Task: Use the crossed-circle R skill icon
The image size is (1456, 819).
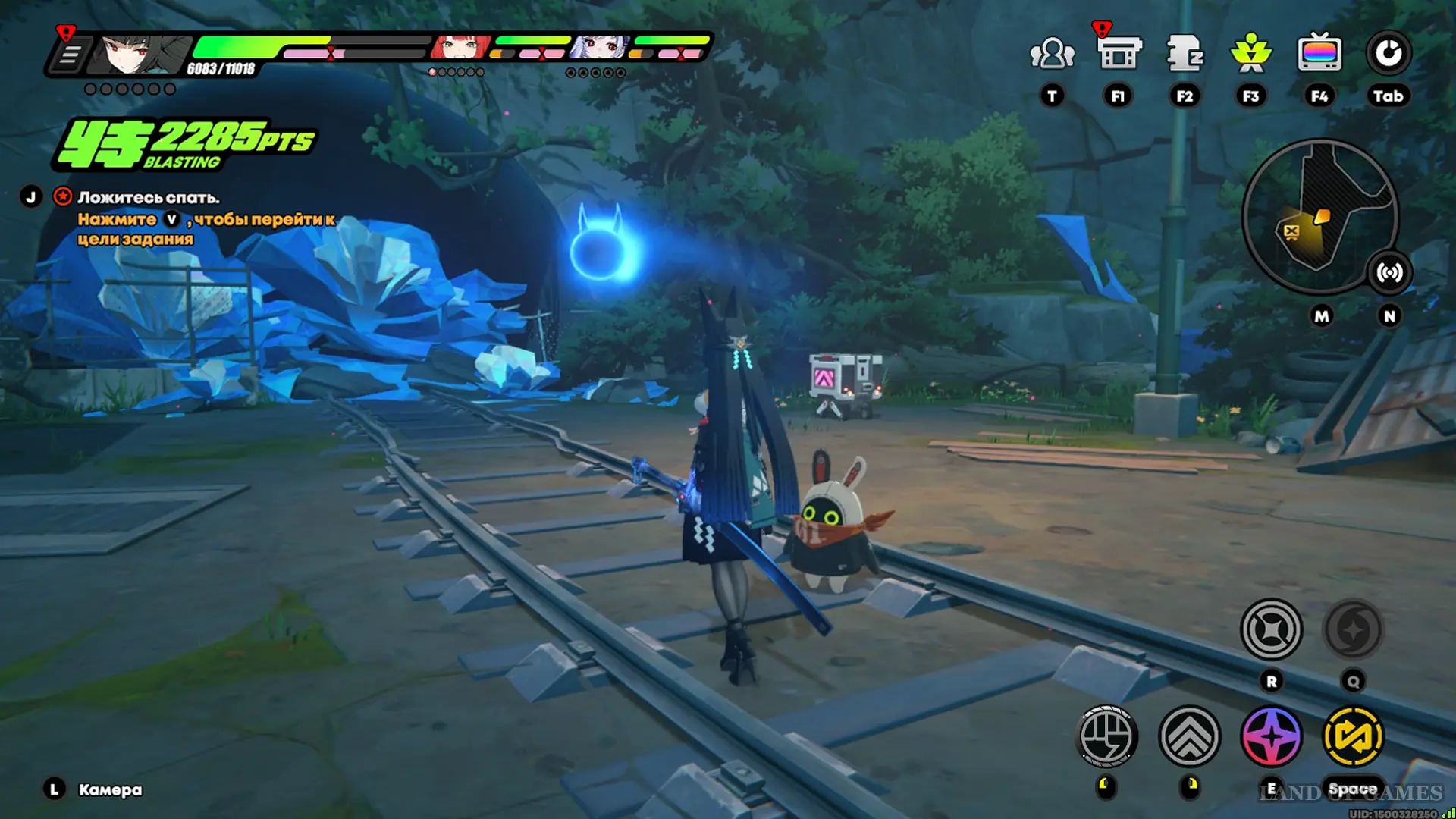Action: click(x=1271, y=629)
